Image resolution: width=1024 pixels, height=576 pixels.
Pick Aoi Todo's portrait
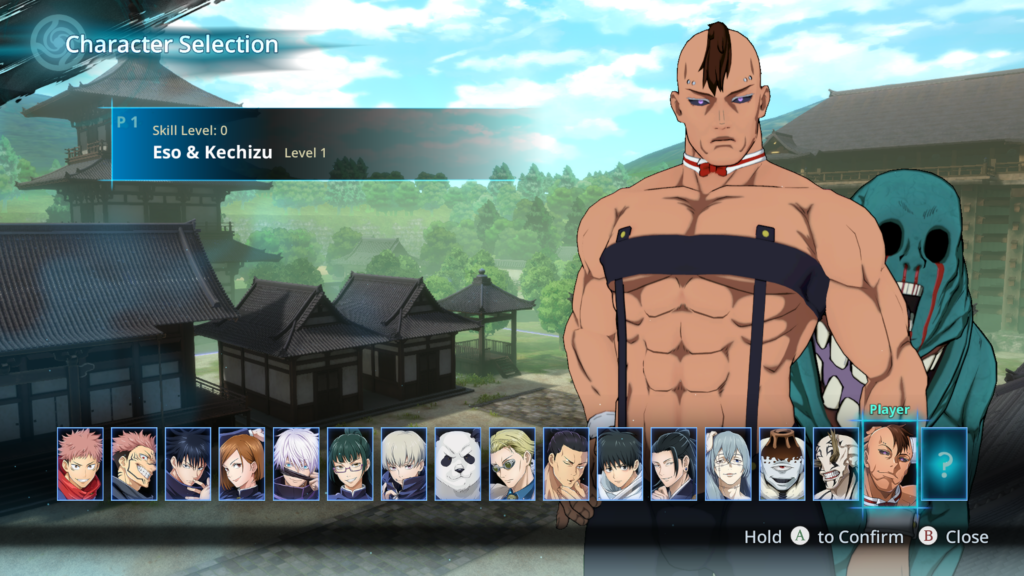[x=567, y=464]
